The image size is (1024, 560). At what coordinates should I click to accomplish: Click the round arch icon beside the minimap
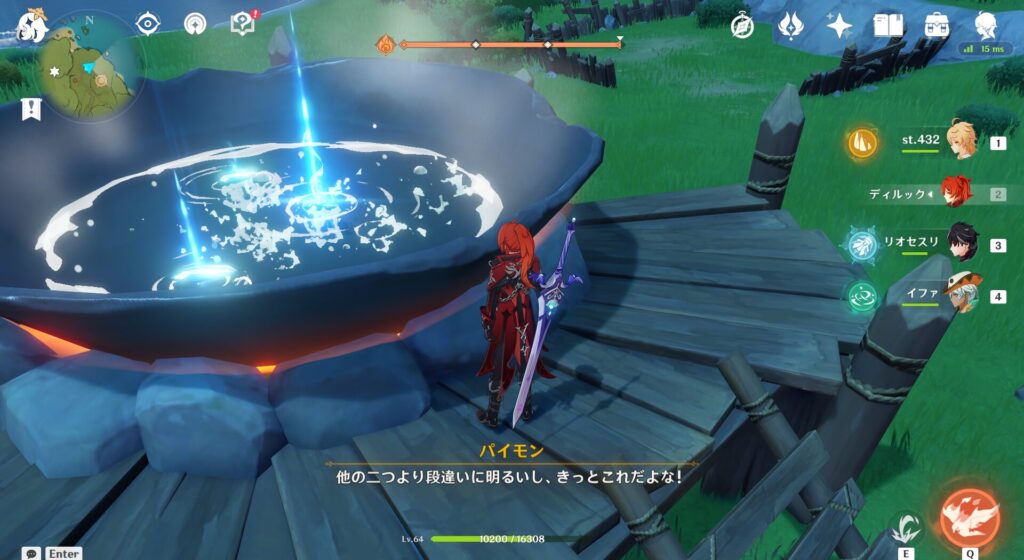pyautogui.click(x=194, y=23)
